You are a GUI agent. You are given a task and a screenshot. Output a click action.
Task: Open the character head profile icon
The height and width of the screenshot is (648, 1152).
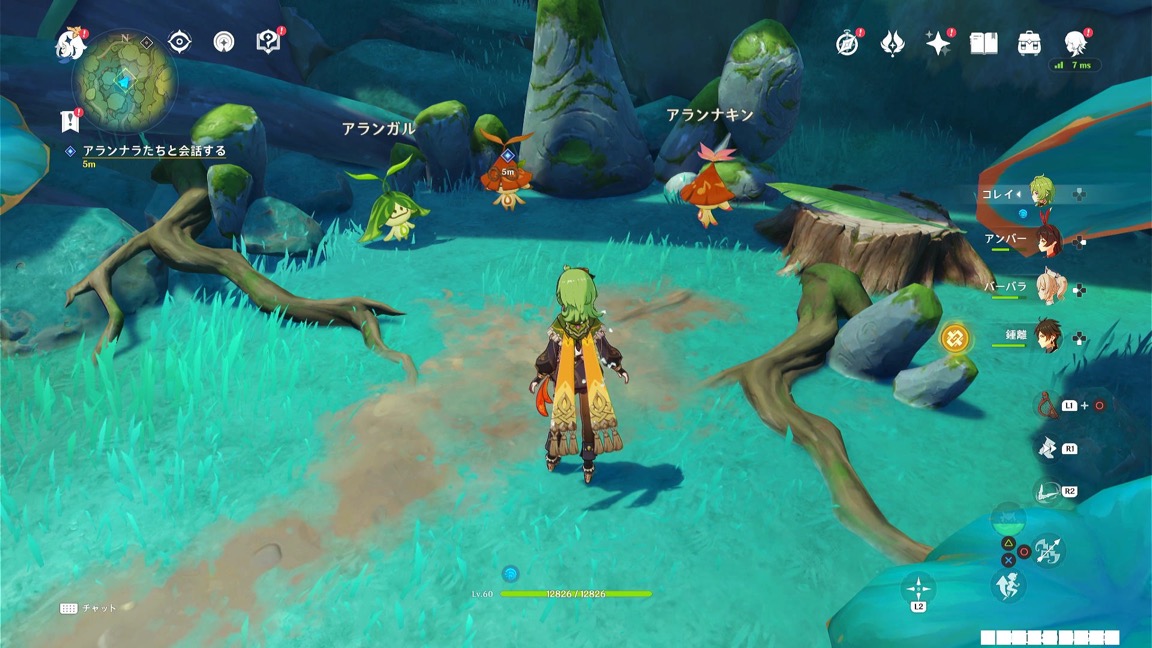(1076, 43)
